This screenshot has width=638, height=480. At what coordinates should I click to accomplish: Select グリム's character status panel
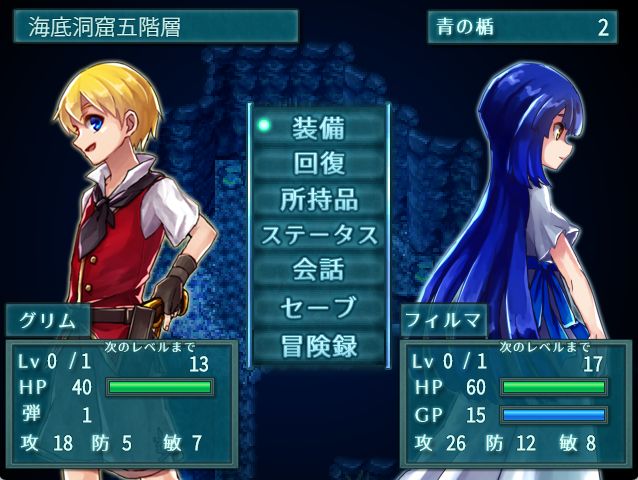click(121, 402)
